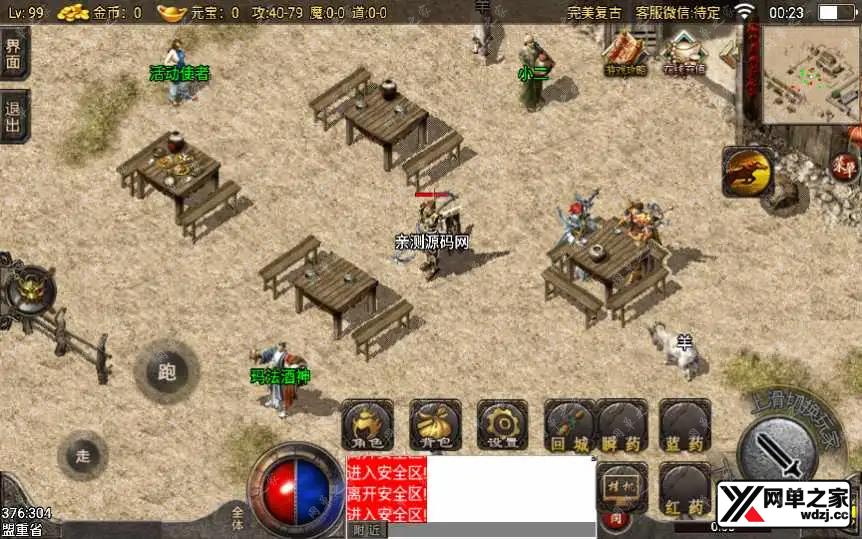Open the signboard icon beside red potion
862x539 pixels.
pos(622,485)
